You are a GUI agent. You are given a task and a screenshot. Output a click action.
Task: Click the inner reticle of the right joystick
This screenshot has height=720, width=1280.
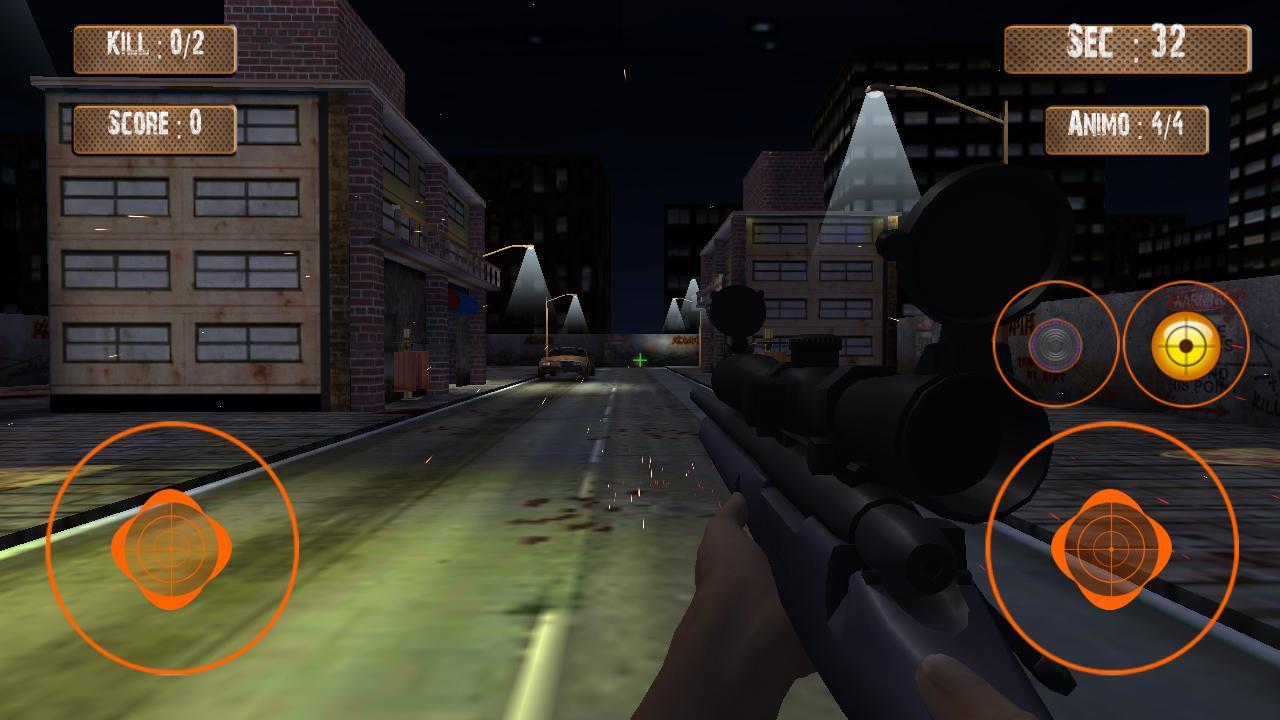tap(1110, 548)
